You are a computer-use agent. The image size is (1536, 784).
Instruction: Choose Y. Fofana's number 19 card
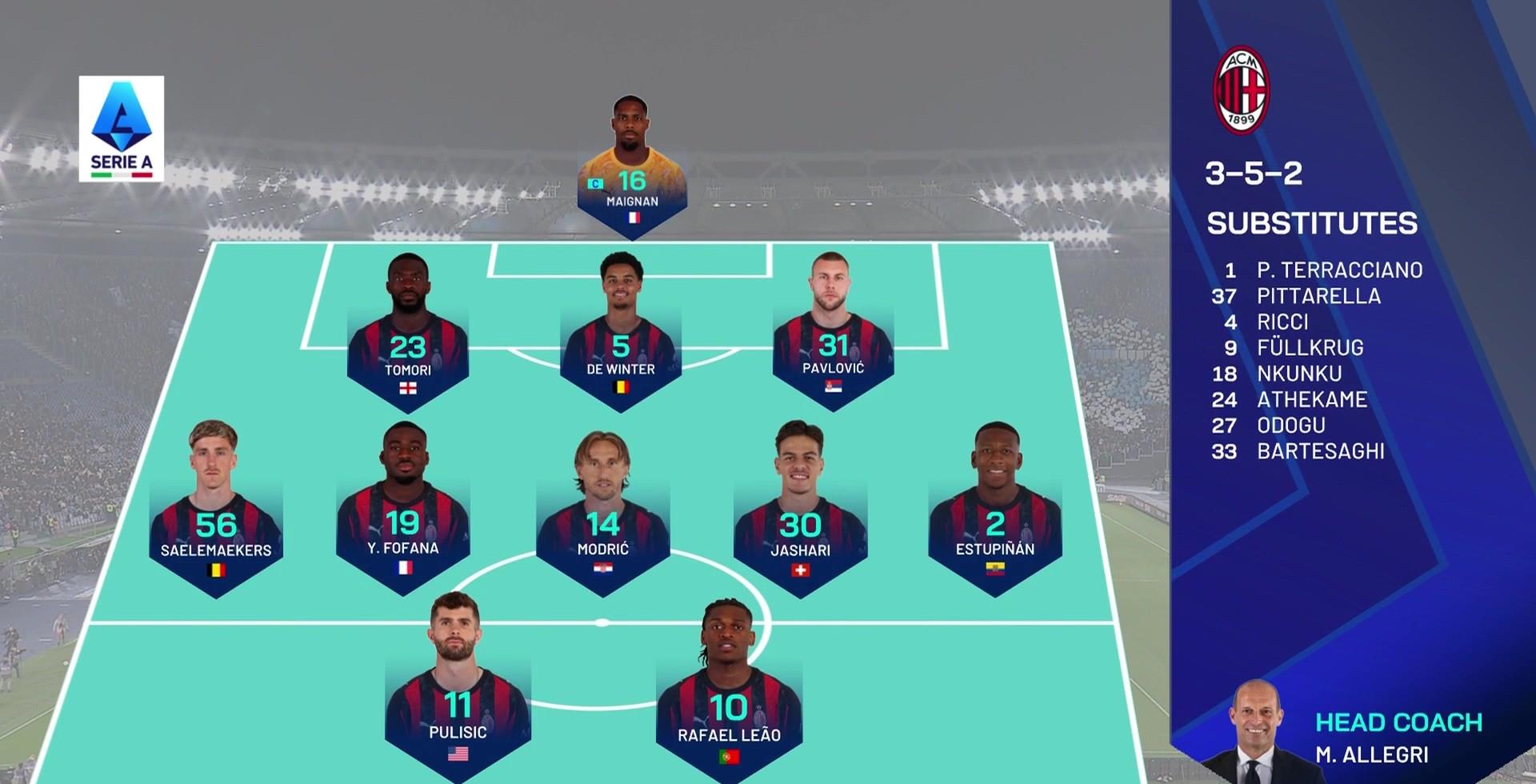coord(403,512)
